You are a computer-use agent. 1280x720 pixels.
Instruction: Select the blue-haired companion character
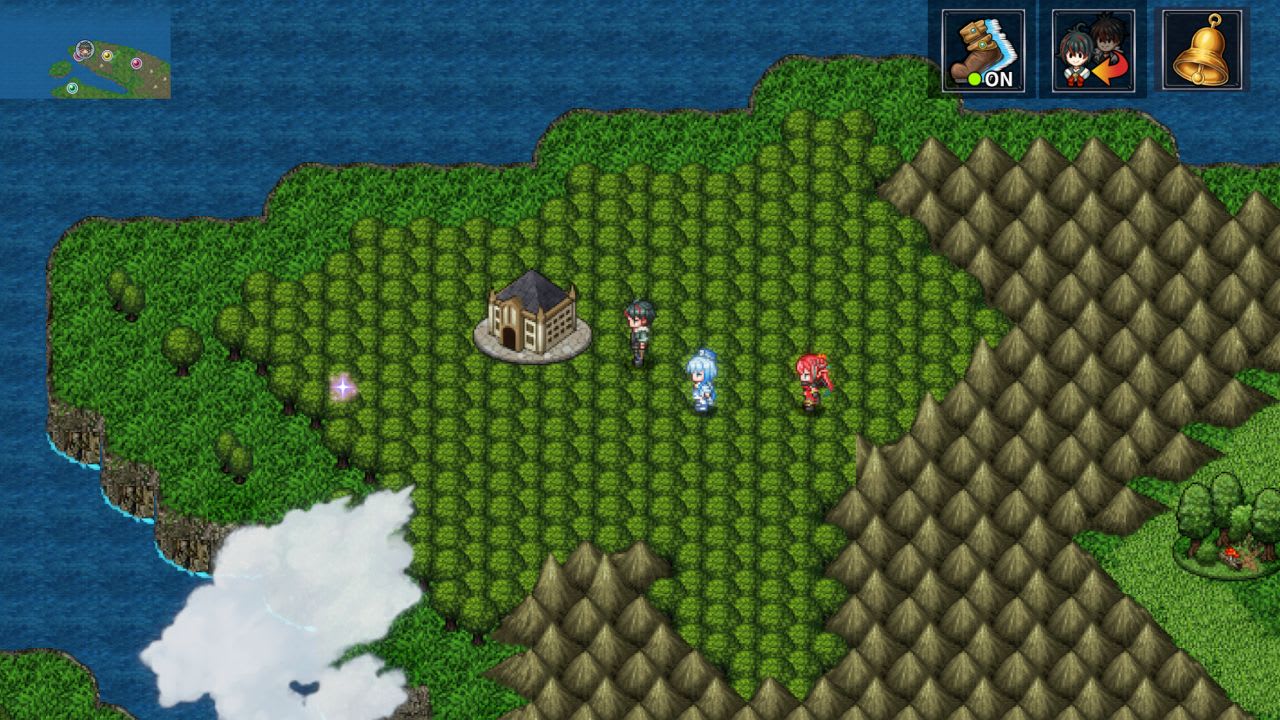703,380
